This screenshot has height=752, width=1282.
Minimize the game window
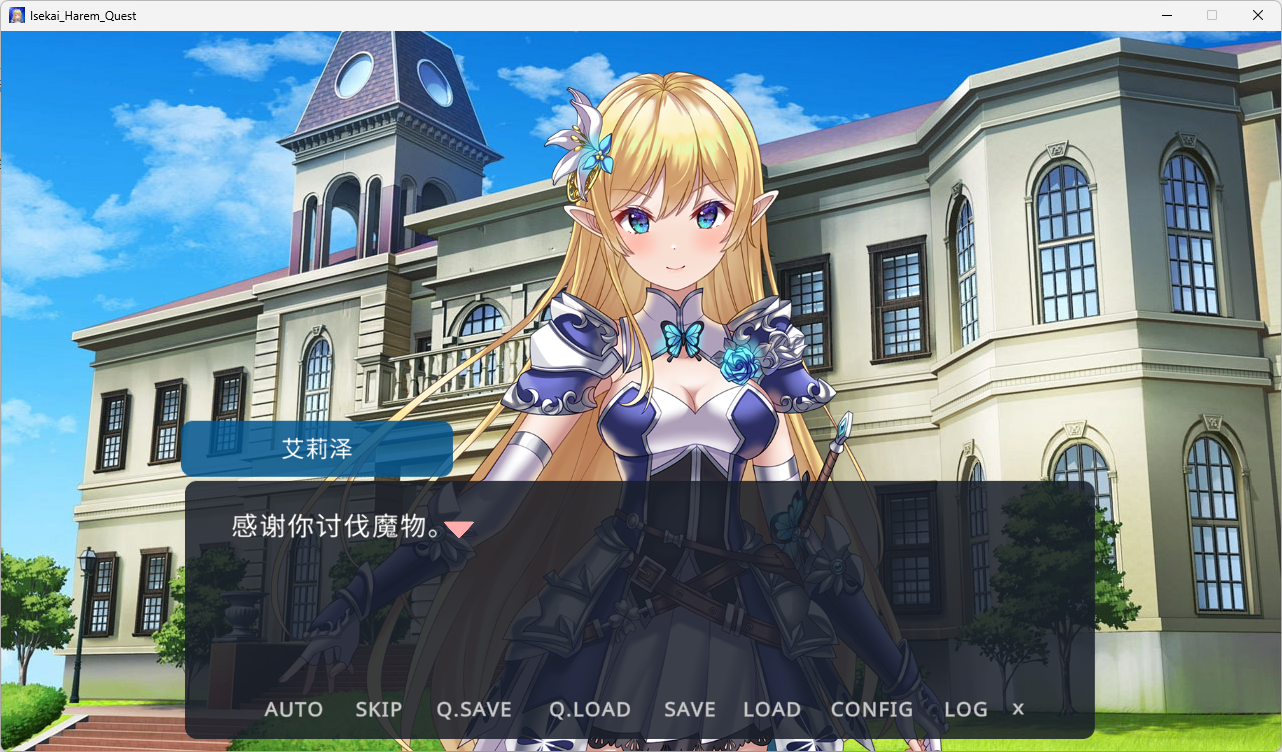click(x=1166, y=15)
